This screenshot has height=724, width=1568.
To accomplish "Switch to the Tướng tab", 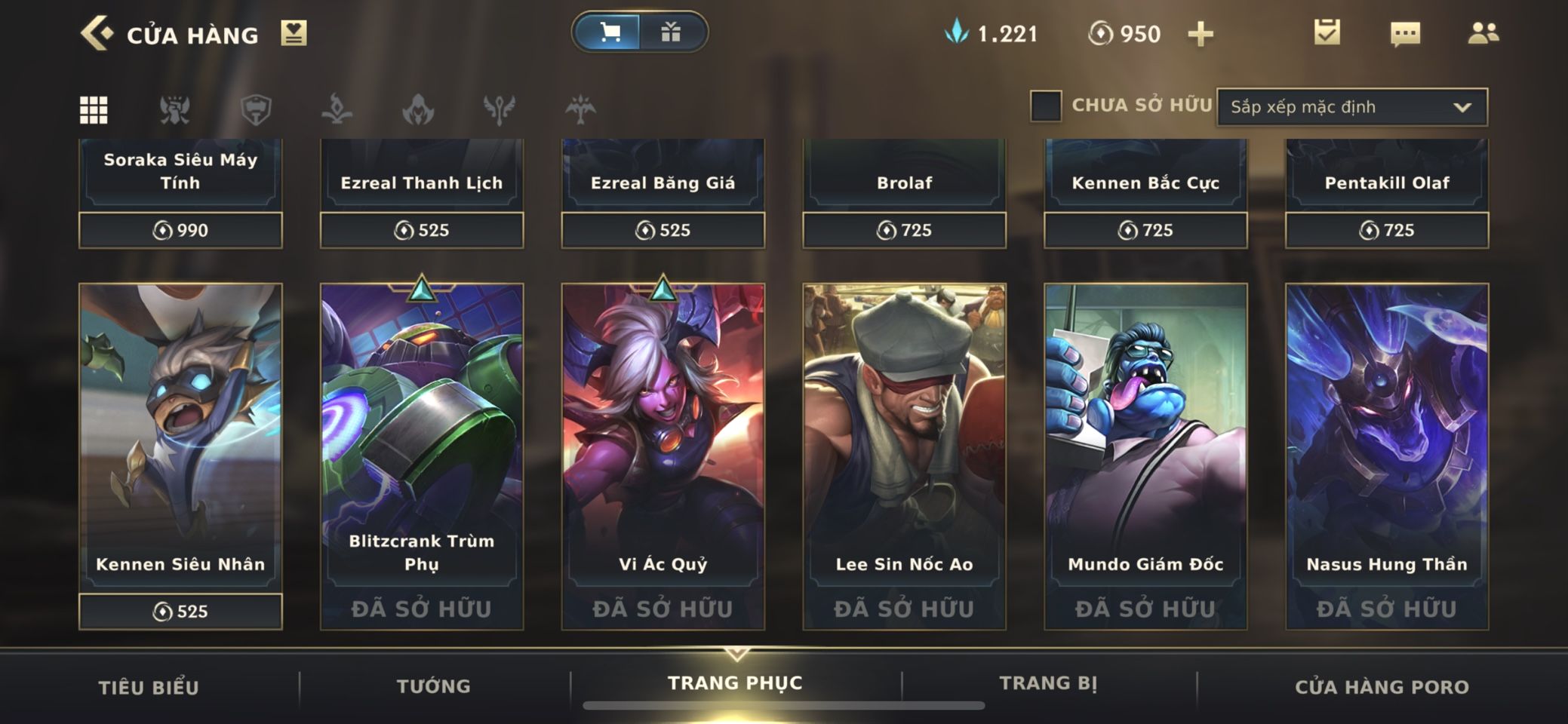I will (x=434, y=686).
